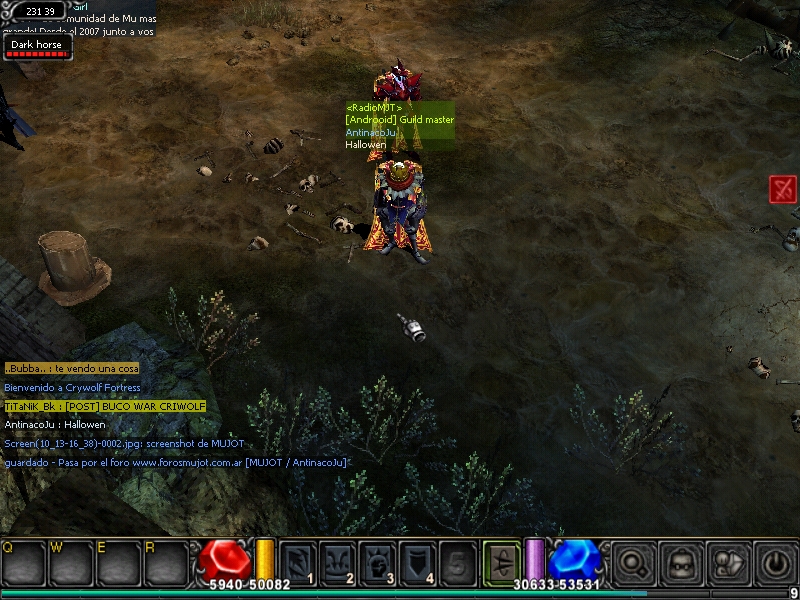
Task: Open the character face button
Action: [681, 563]
